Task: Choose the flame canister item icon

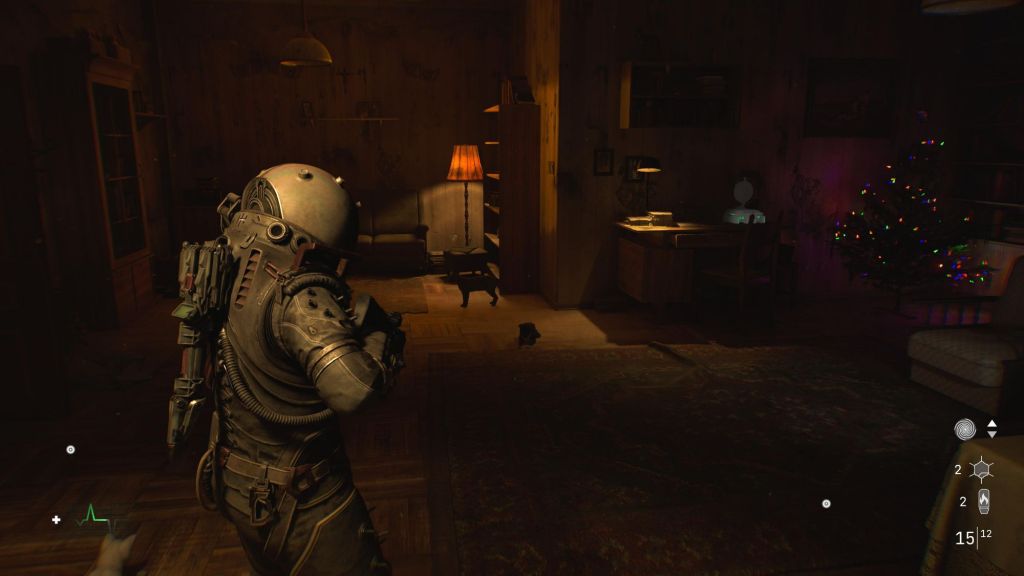Action: click(983, 501)
